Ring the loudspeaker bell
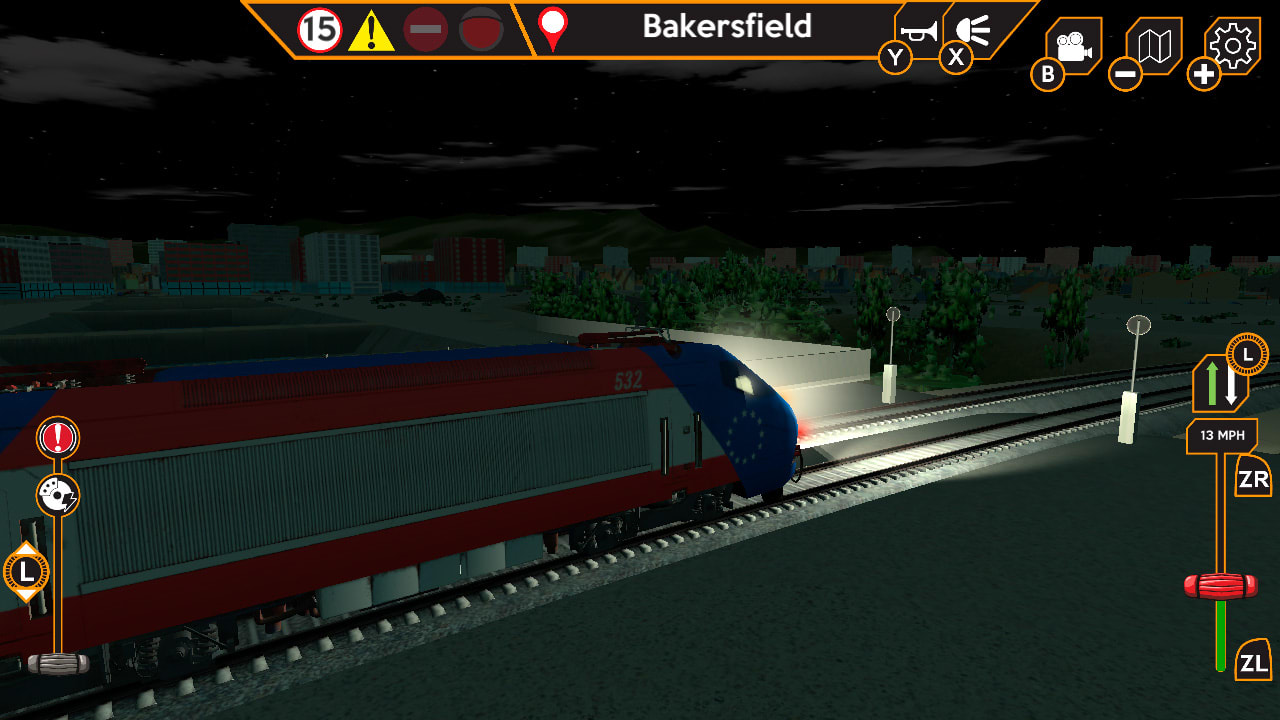The image size is (1280, 720). [972, 30]
